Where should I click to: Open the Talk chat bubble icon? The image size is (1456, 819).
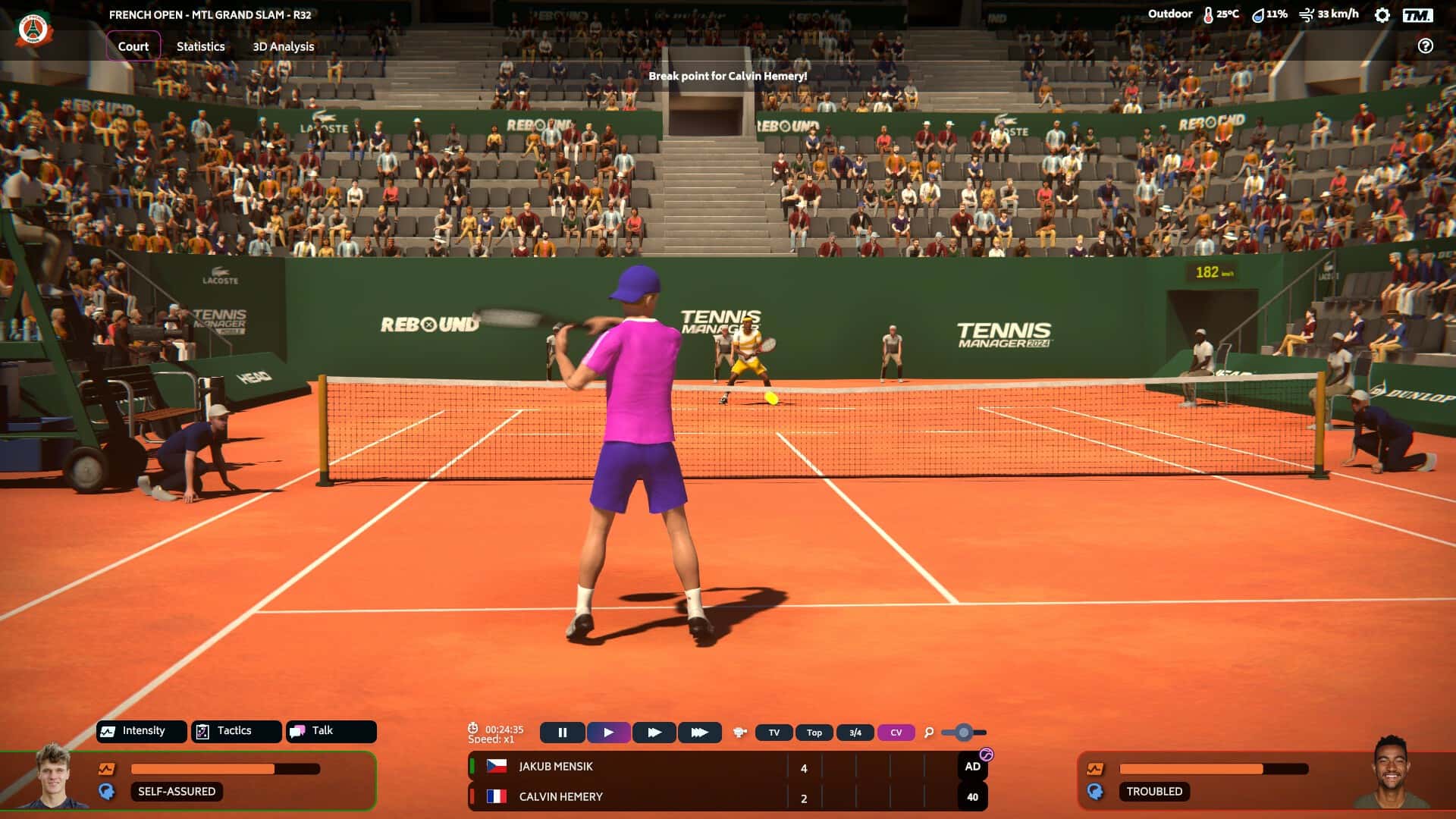pyautogui.click(x=297, y=731)
